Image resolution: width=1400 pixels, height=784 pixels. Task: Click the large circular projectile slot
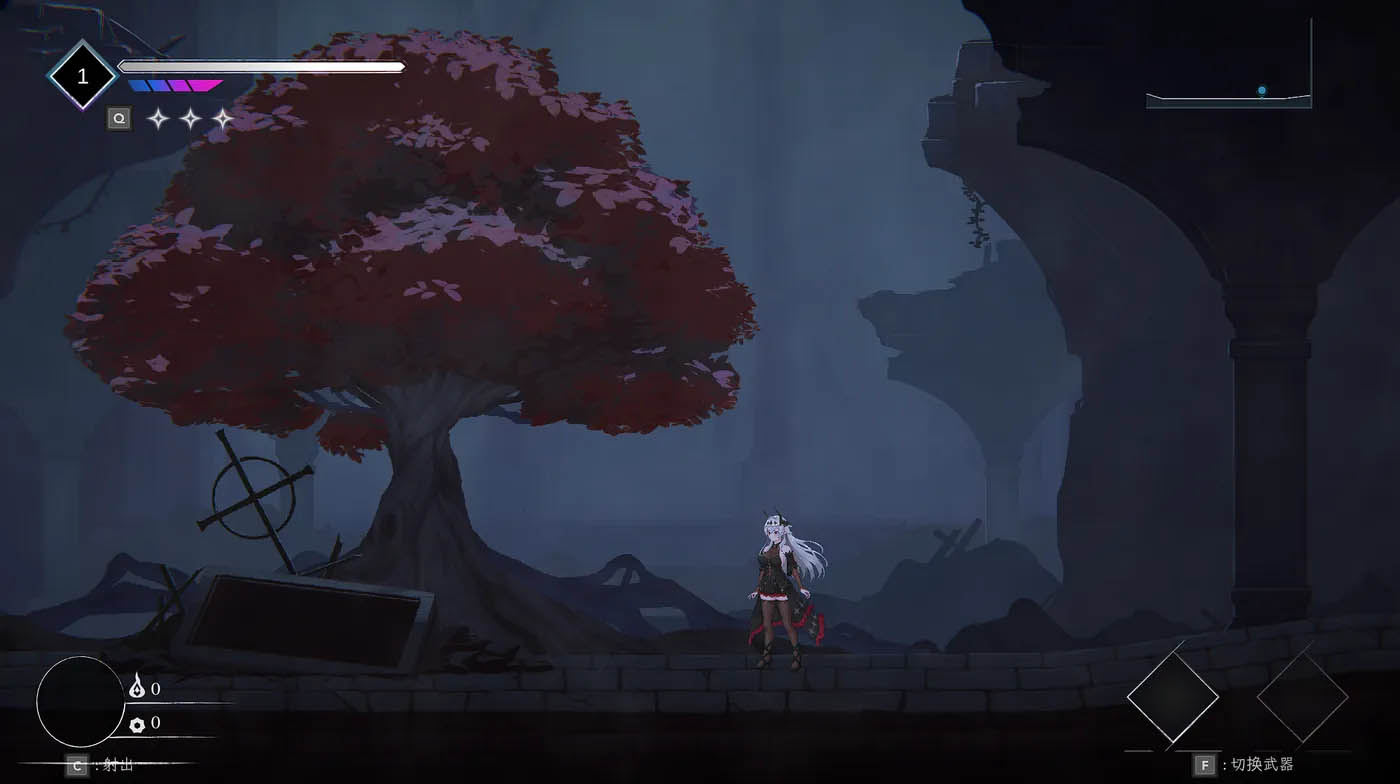[x=81, y=702]
